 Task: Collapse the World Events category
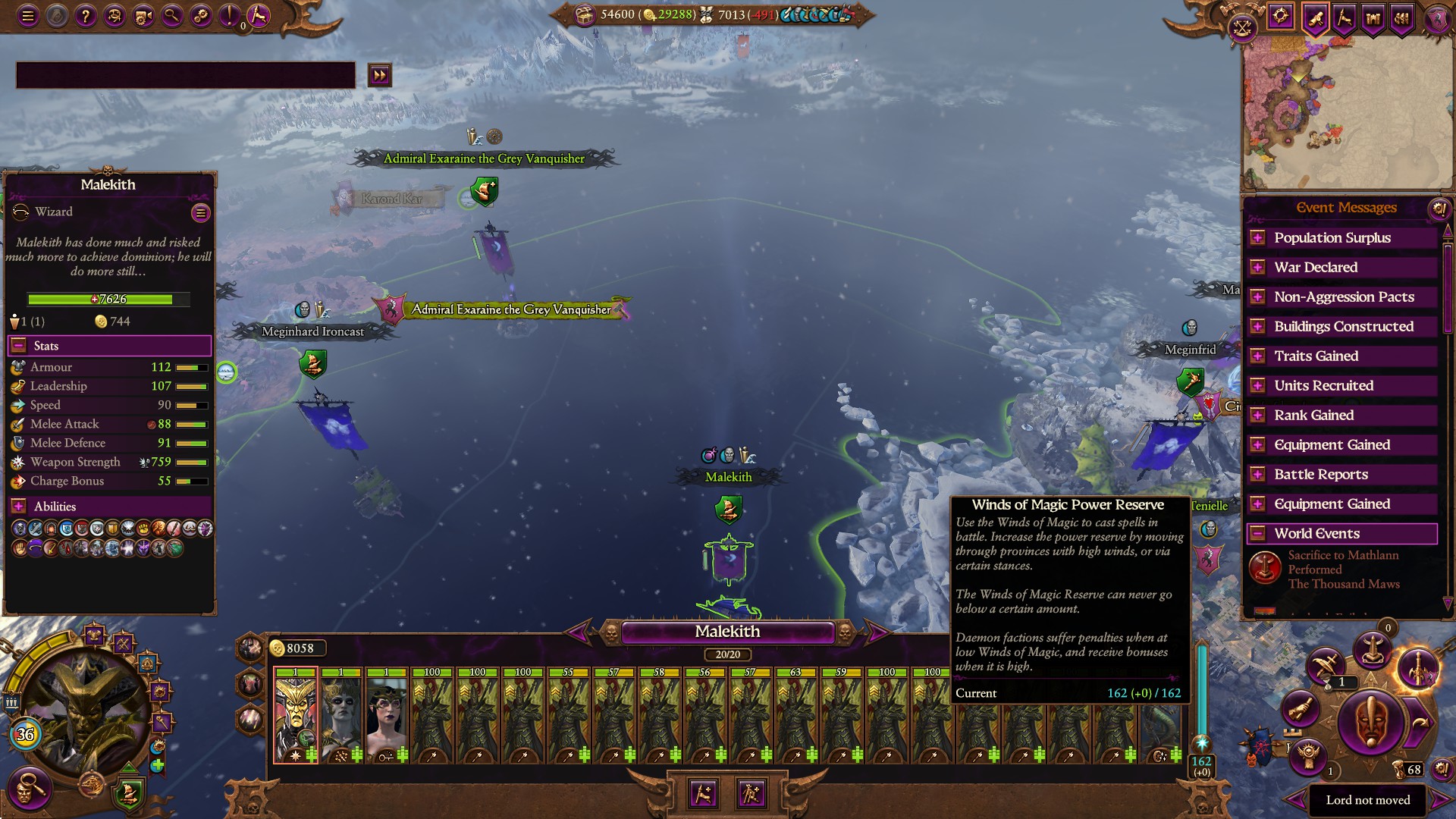(x=1257, y=533)
